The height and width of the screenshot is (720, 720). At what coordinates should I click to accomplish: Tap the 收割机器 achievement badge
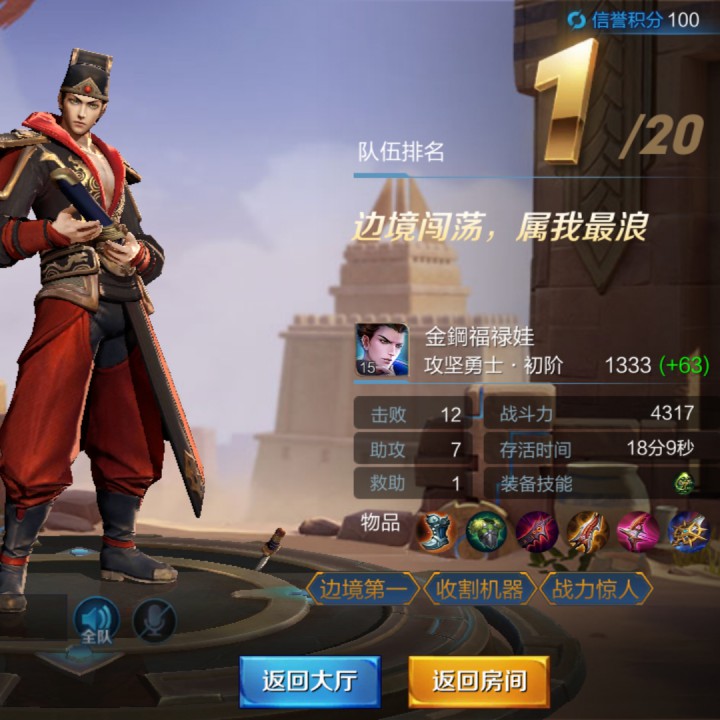[478, 589]
